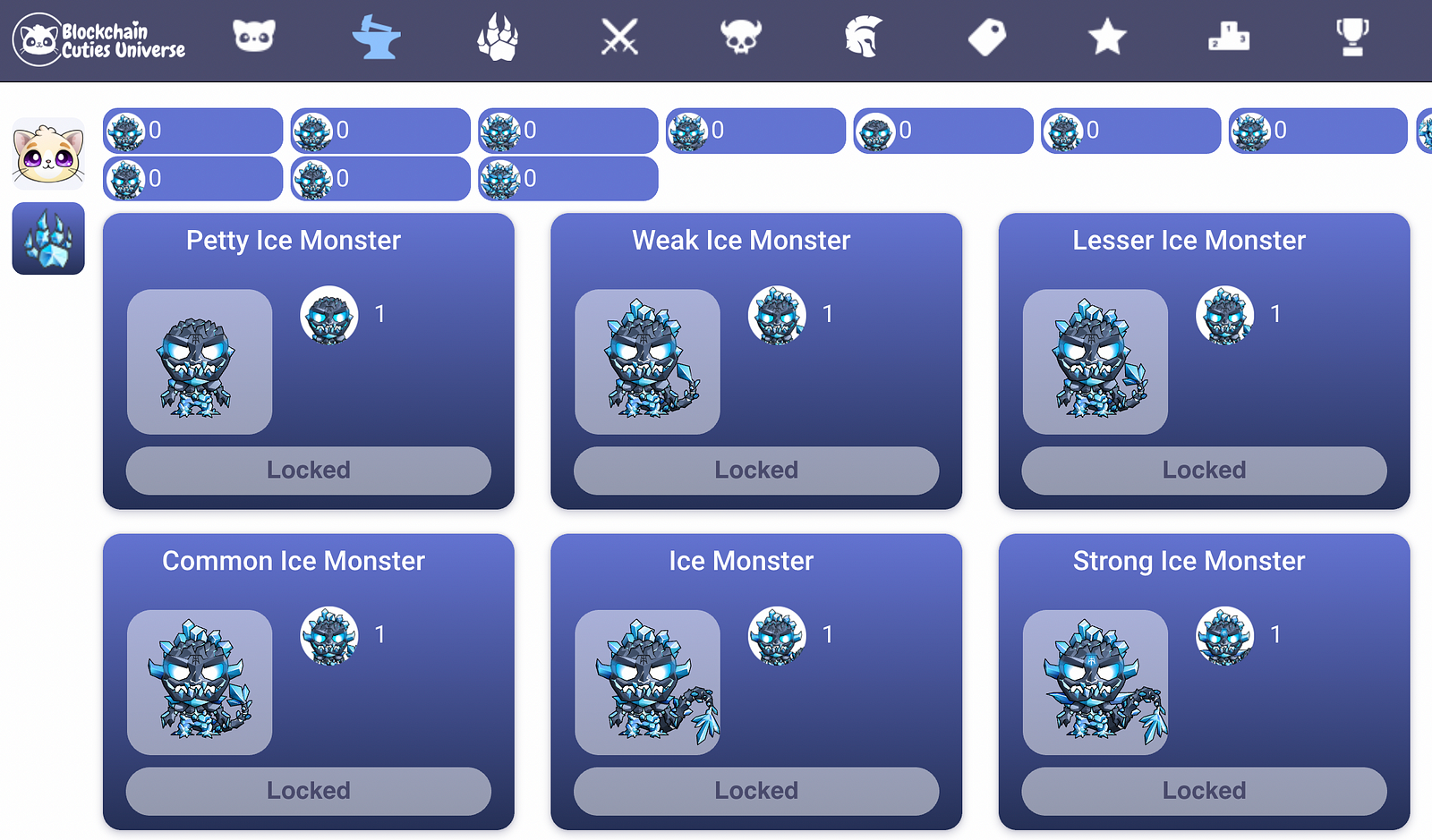Viewport: 1432px width, 840px height.
Task: Click Locked button under Weak Ice Monster
Action: click(x=756, y=471)
